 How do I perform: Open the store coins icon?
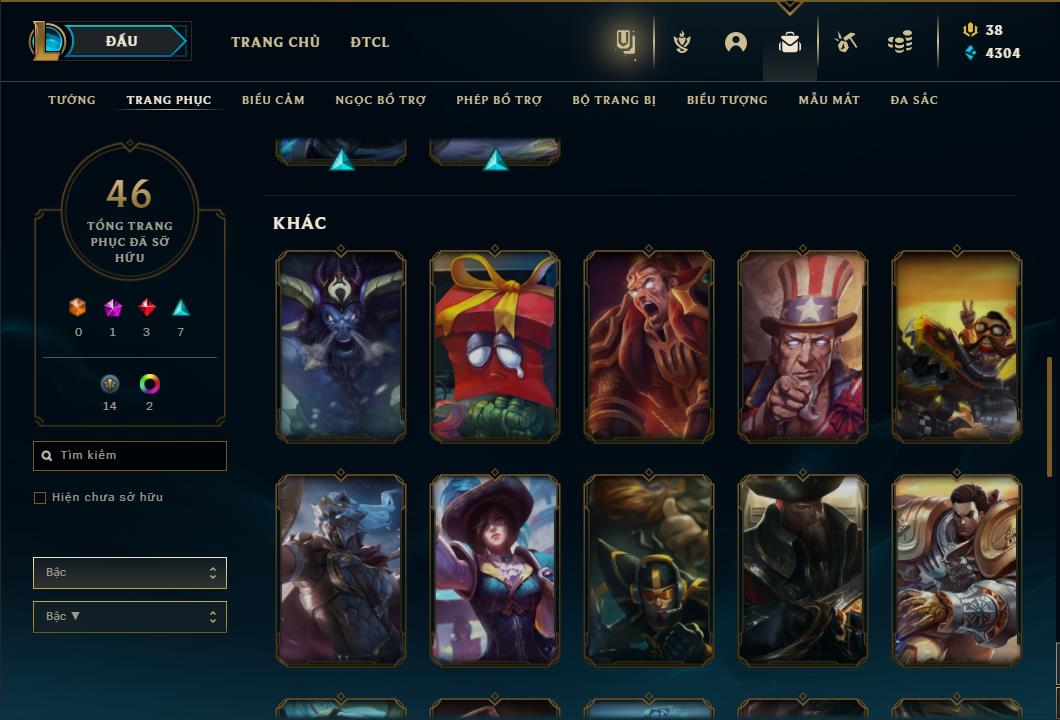(x=900, y=42)
